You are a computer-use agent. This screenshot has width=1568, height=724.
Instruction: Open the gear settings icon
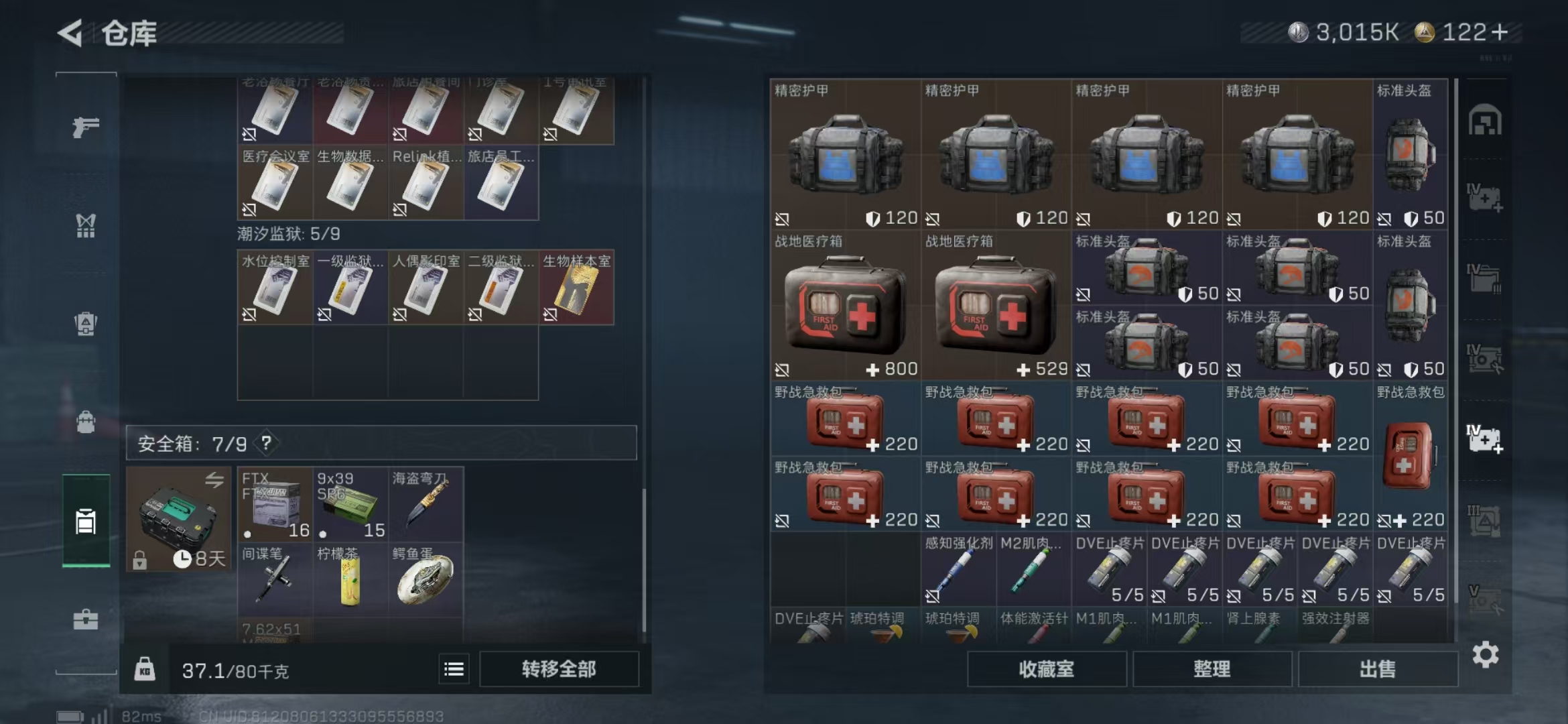pyautogui.click(x=1485, y=654)
